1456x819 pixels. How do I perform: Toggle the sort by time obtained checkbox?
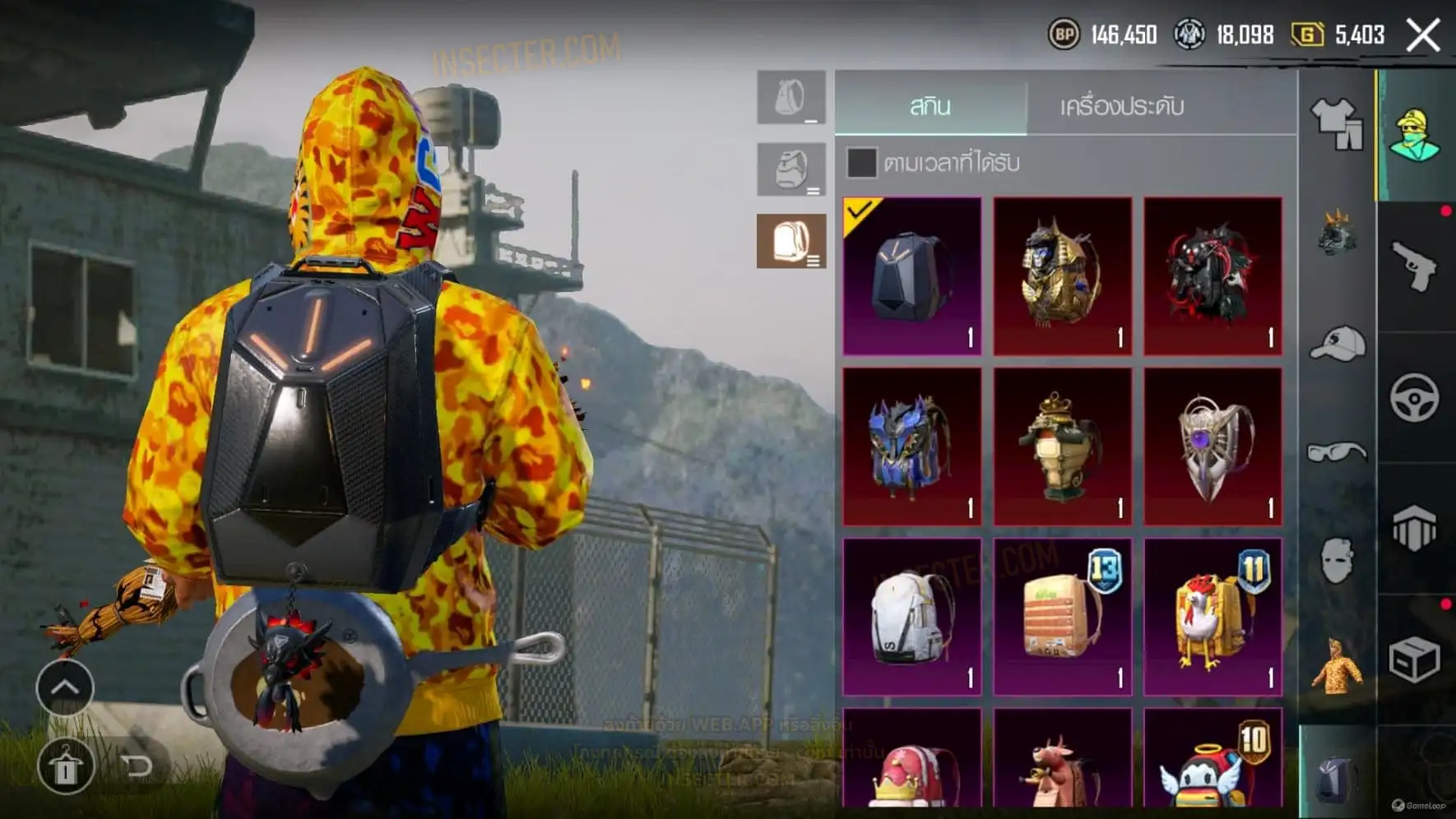(861, 163)
